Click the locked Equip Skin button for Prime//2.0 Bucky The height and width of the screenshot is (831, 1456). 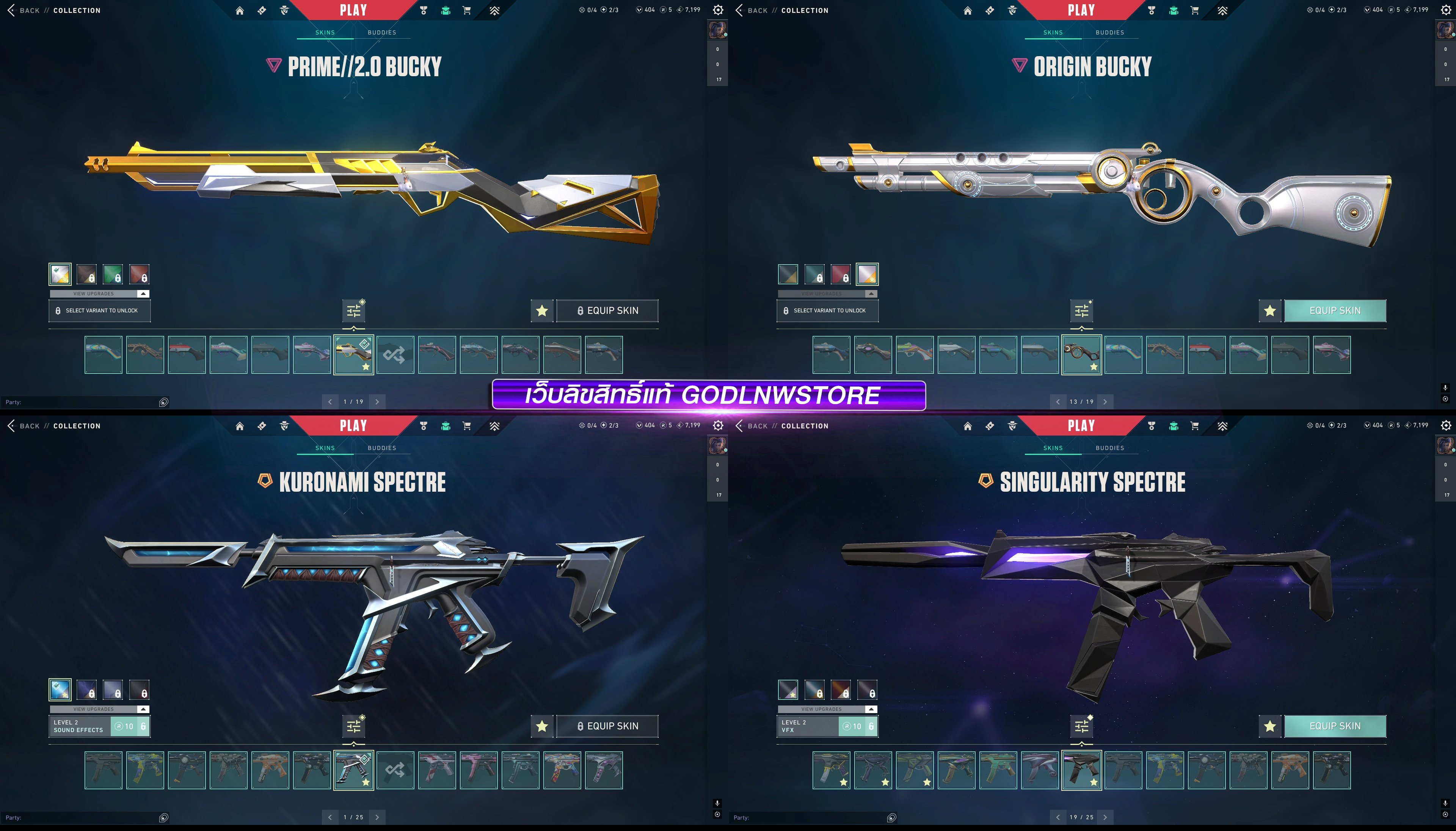tap(607, 310)
